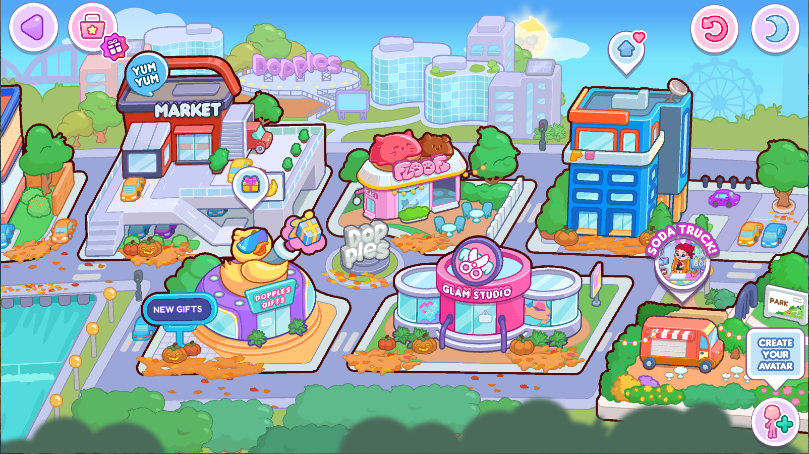Toggle night mode with the moon button
The width and height of the screenshot is (809, 454).
[x=774, y=27]
